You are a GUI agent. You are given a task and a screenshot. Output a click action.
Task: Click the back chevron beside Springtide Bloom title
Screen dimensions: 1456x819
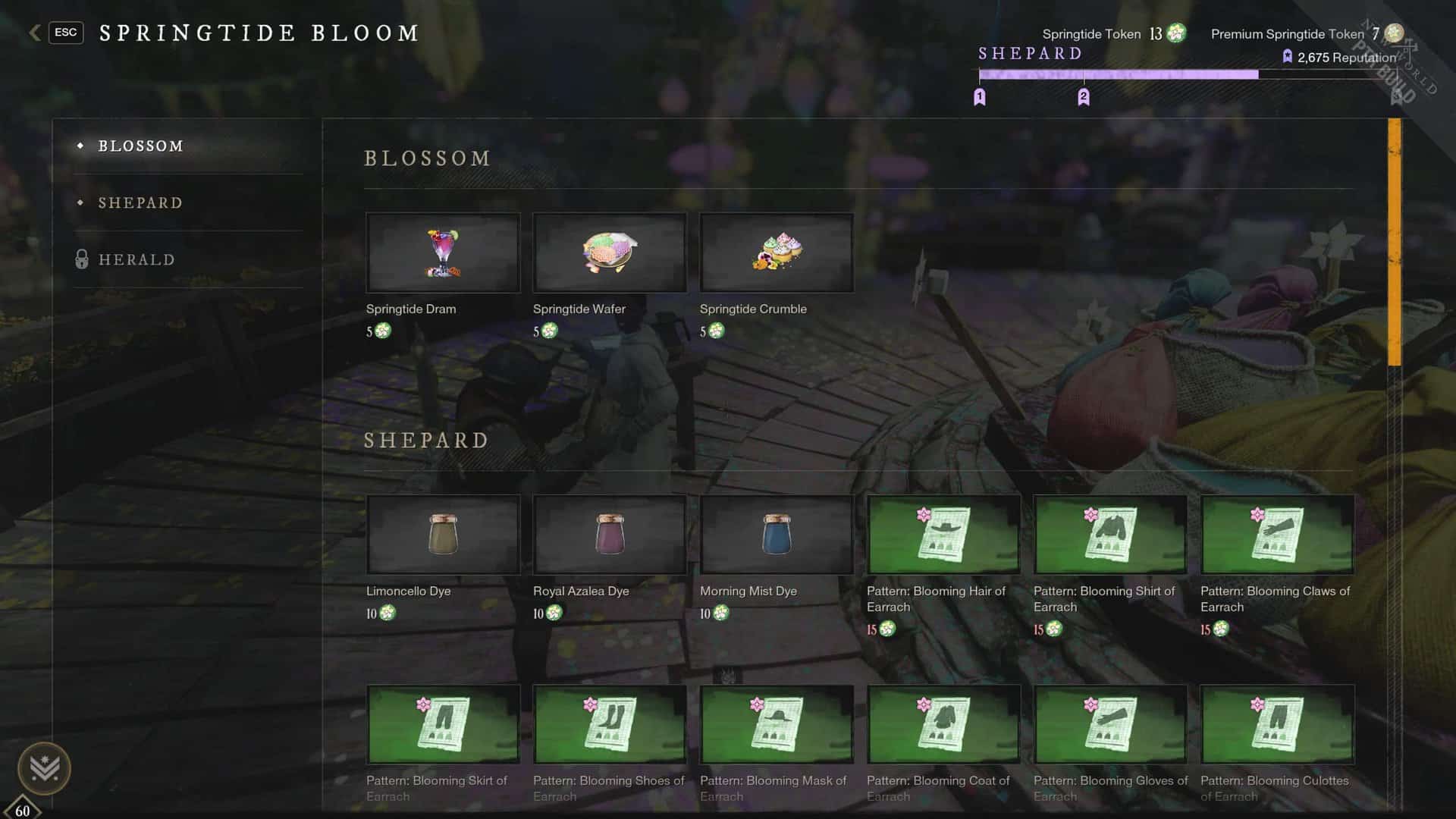[33, 33]
